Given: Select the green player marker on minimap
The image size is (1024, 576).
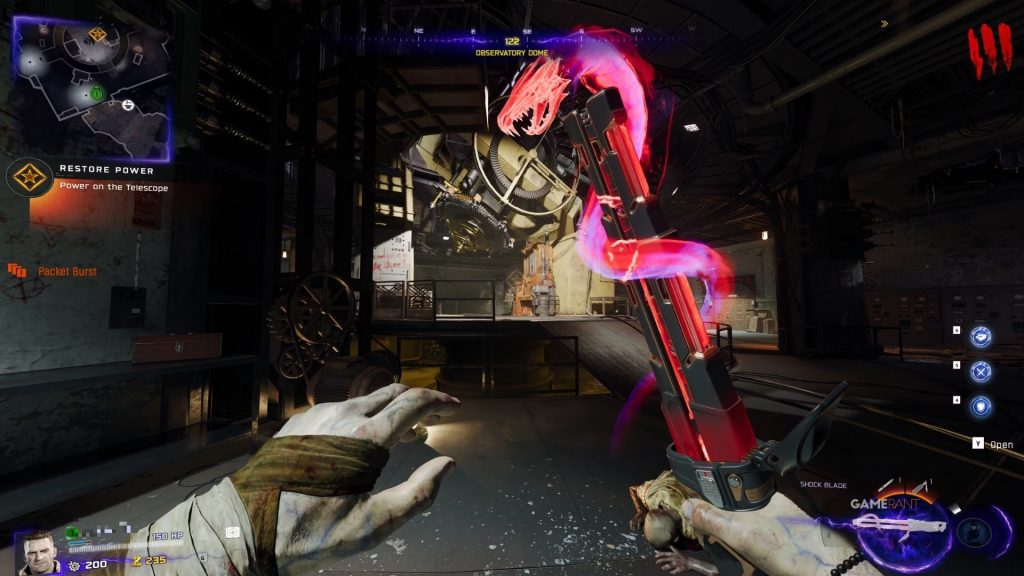Looking at the screenshot, I should pyautogui.click(x=96, y=94).
